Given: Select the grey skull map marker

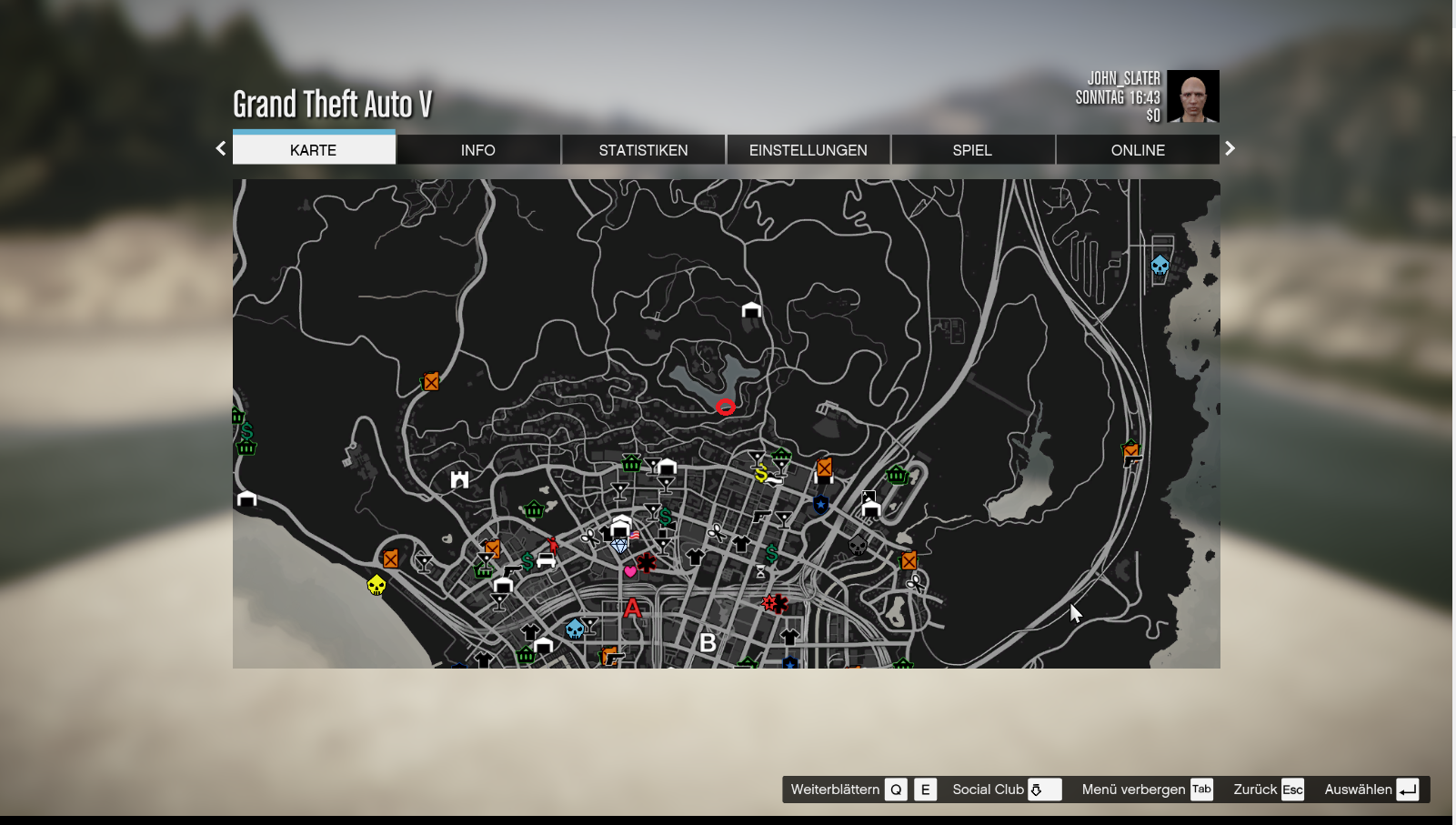Looking at the screenshot, I should point(858,545).
